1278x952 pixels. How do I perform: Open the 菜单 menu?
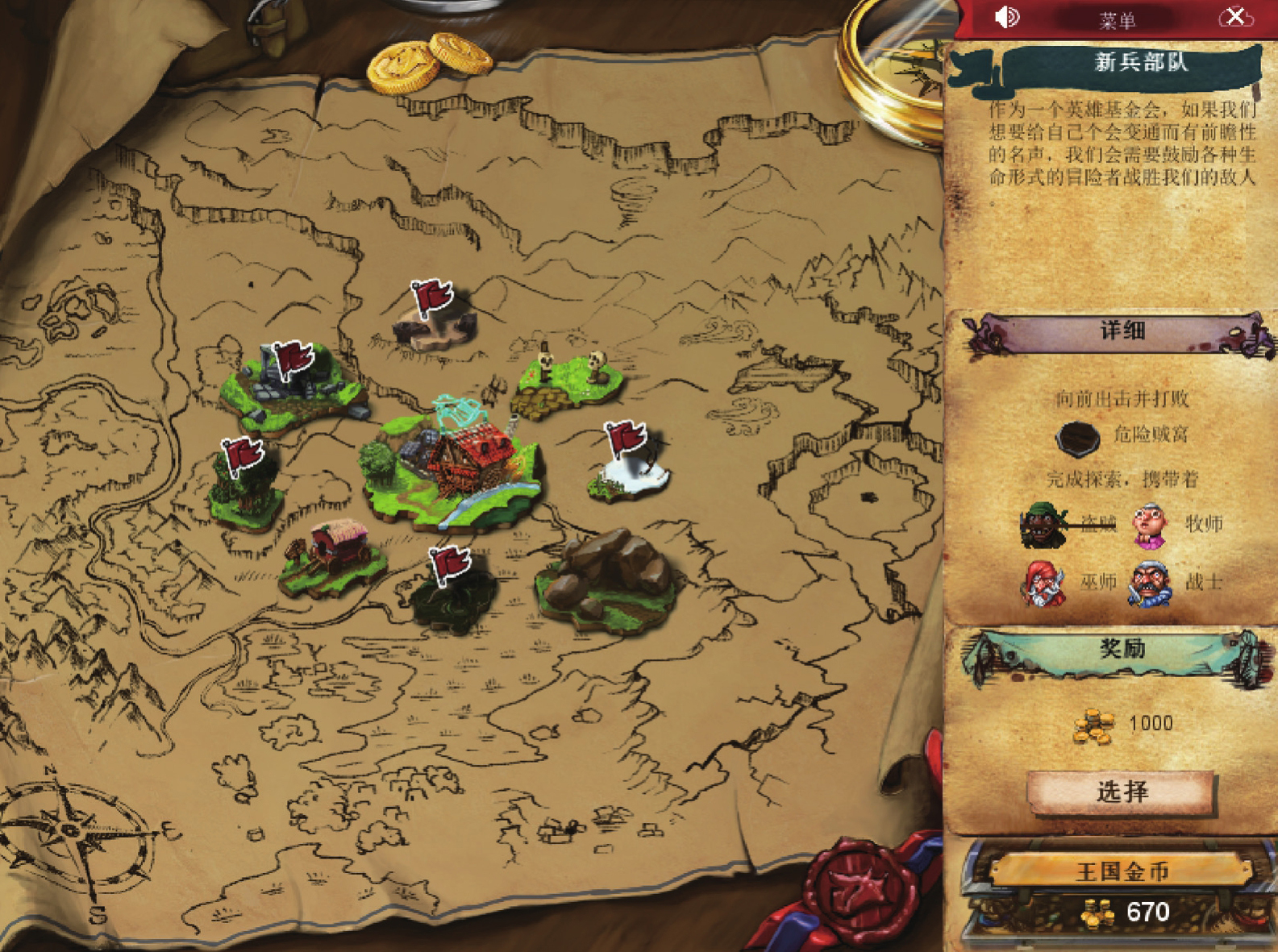(x=1118, y=20)
